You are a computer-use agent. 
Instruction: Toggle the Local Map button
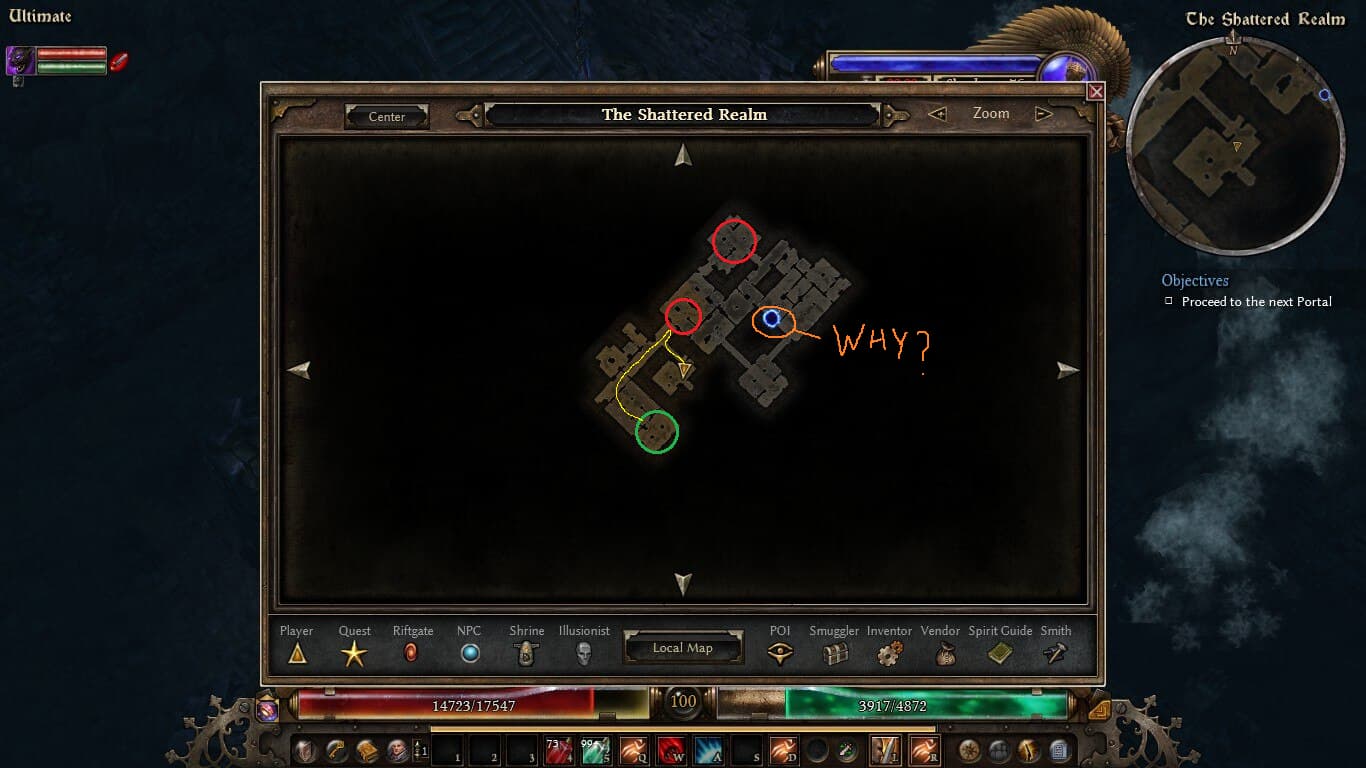682,648
